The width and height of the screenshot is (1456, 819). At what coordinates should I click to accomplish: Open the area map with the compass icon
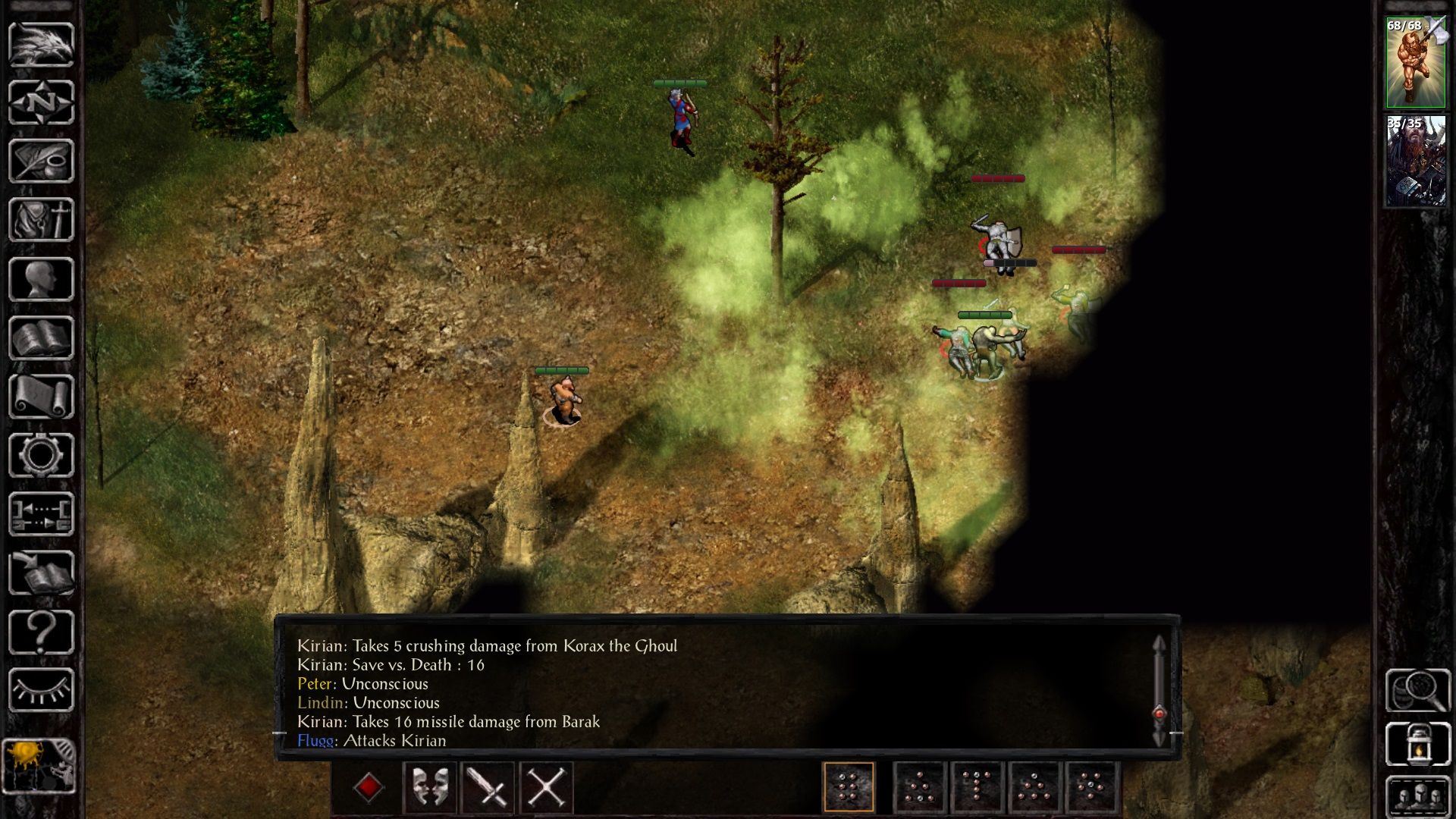tap(41, 102)
